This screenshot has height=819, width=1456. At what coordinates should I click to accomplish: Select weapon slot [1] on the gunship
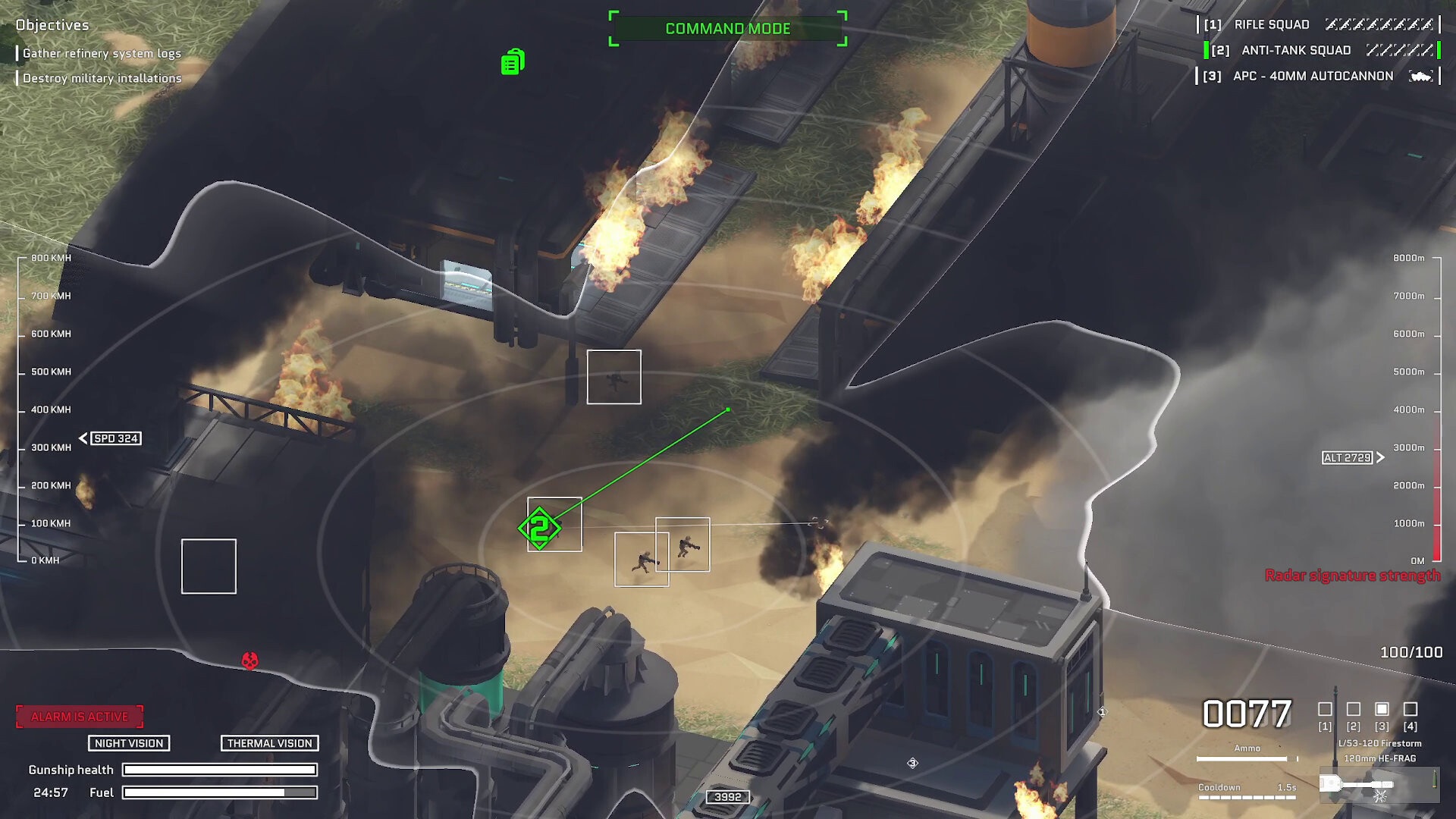tap(1325, 709)
